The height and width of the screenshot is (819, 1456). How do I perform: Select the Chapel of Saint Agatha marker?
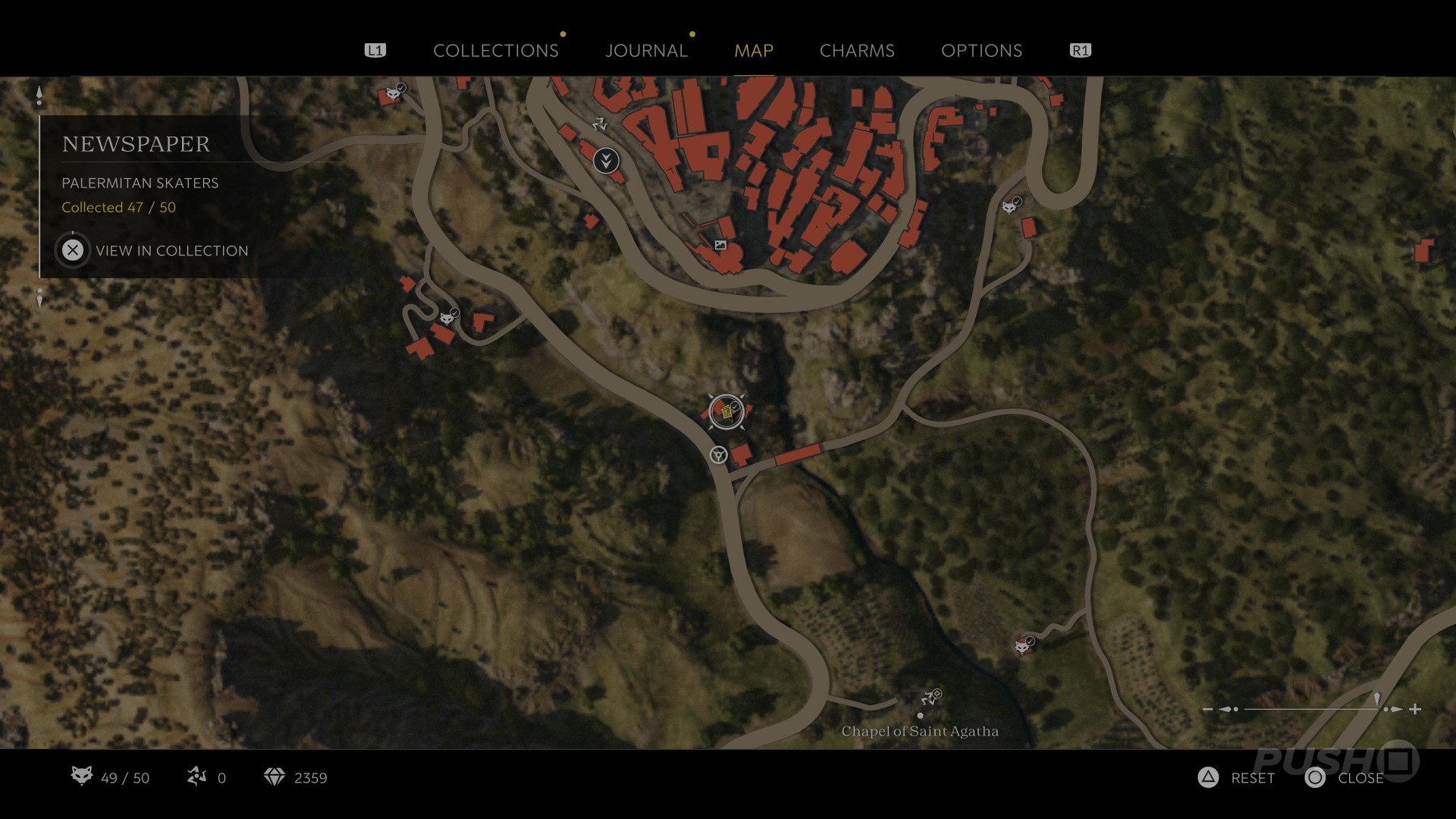tap(920, 715)
